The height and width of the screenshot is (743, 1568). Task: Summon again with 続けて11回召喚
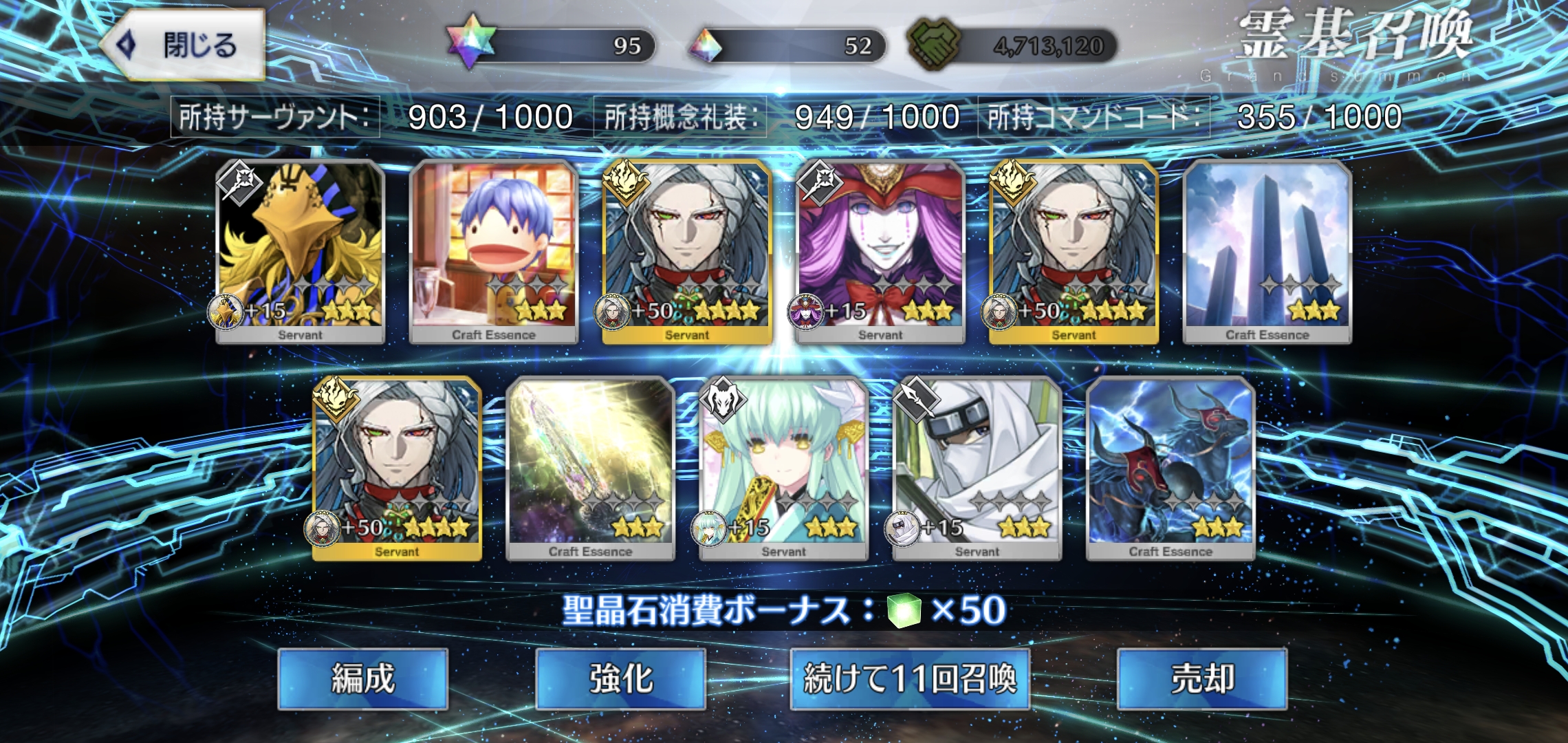point(909,679)
